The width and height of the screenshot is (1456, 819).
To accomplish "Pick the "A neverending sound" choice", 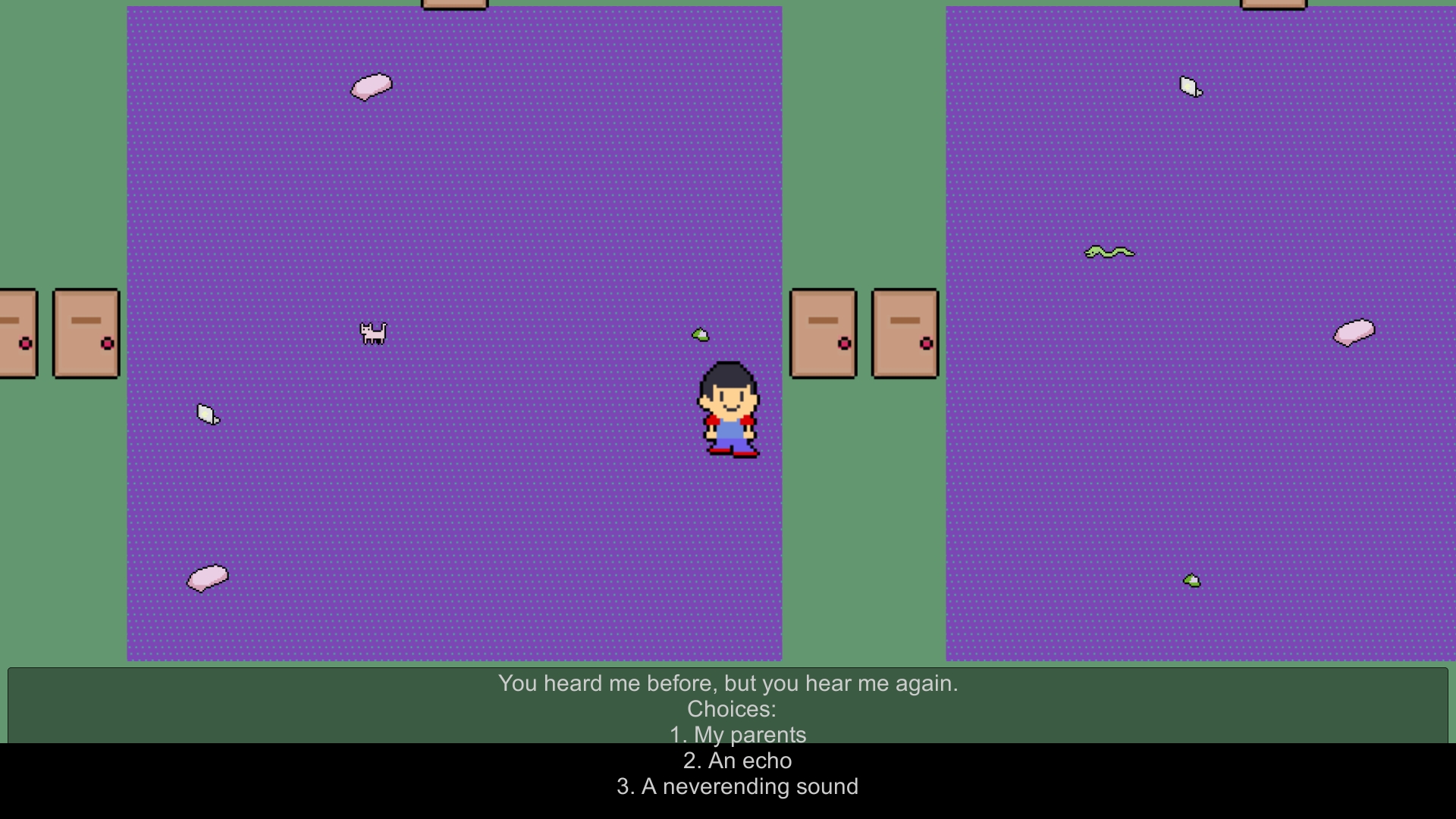I will pyautogui.click(x=738, y=786).
